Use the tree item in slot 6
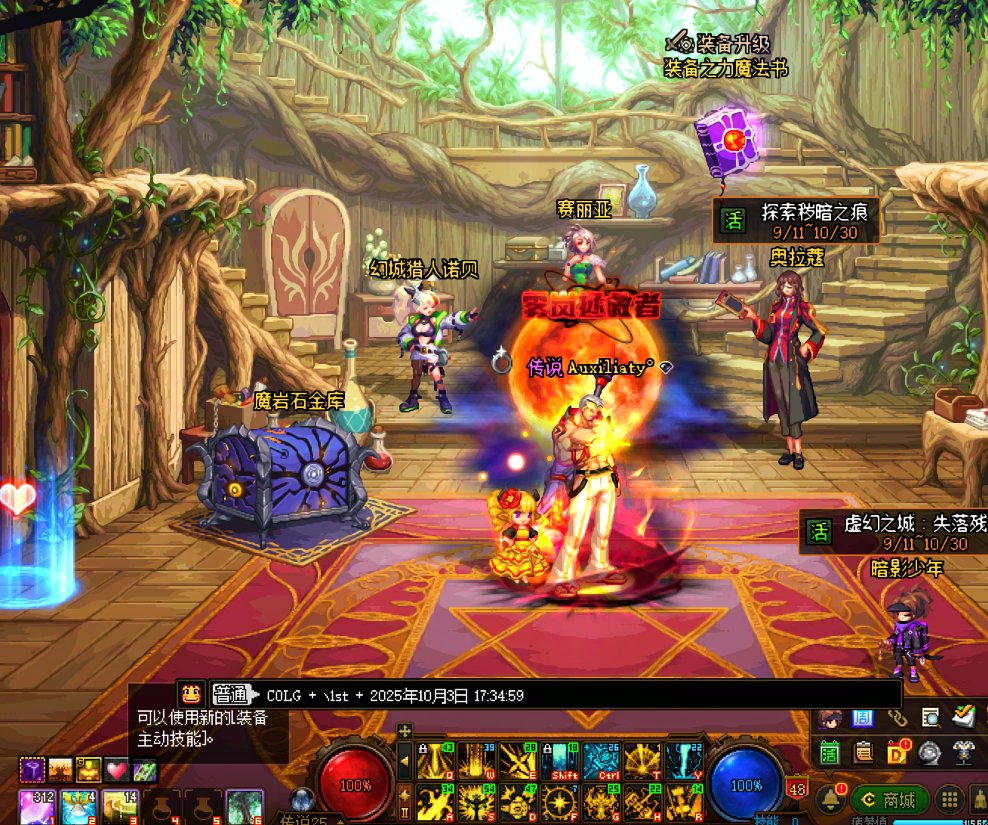988x825 pixels. [x=244, y=806]
